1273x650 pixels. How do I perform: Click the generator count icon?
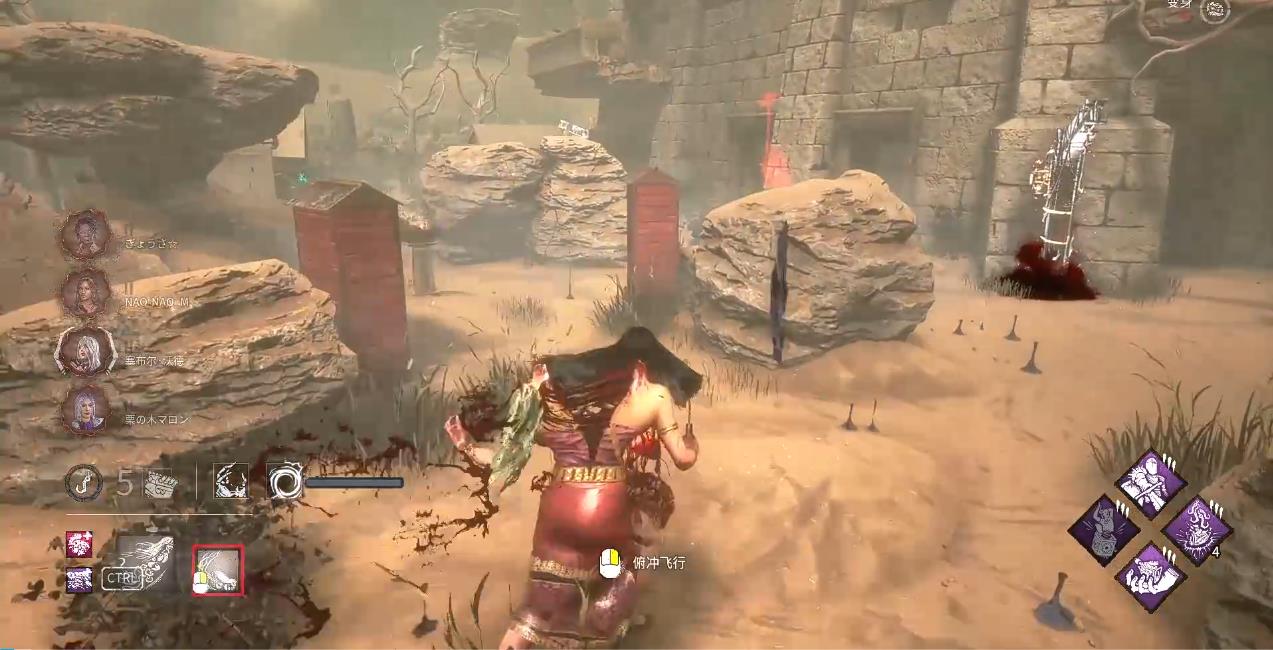tap(160, 482)
